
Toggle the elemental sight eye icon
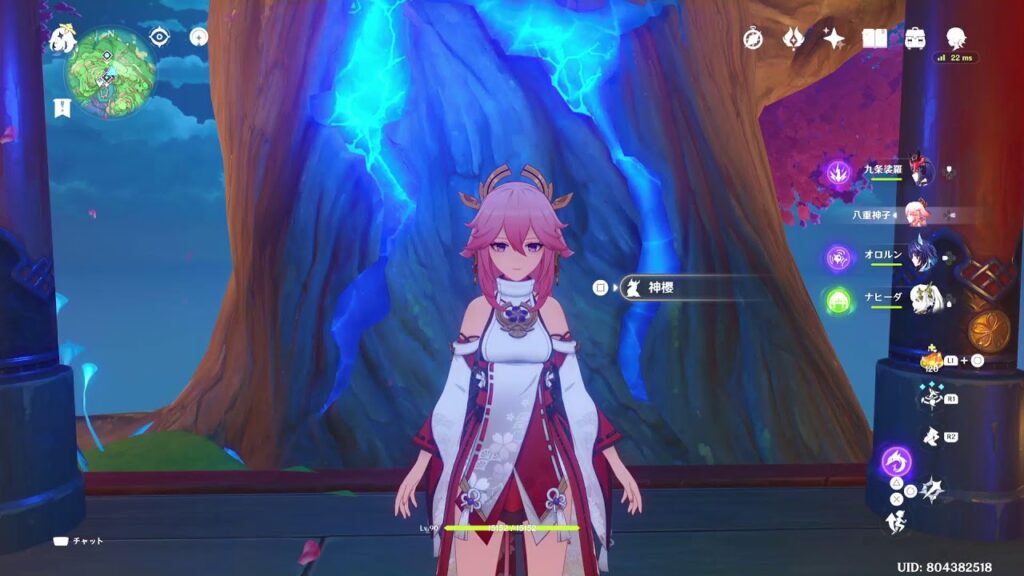point(160,37)
